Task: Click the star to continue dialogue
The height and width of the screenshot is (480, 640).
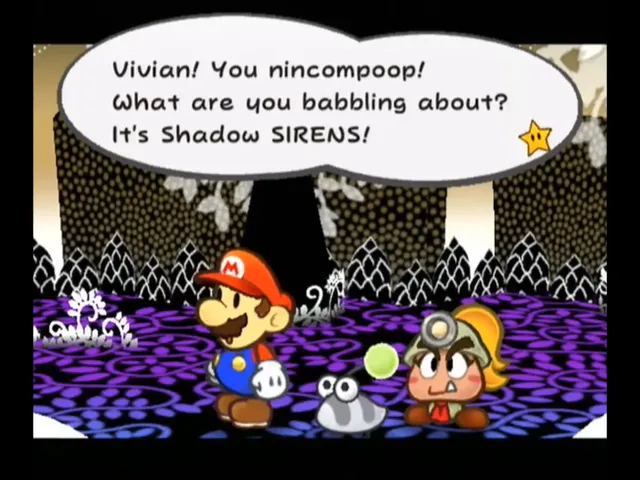Action: pos(536,138)
